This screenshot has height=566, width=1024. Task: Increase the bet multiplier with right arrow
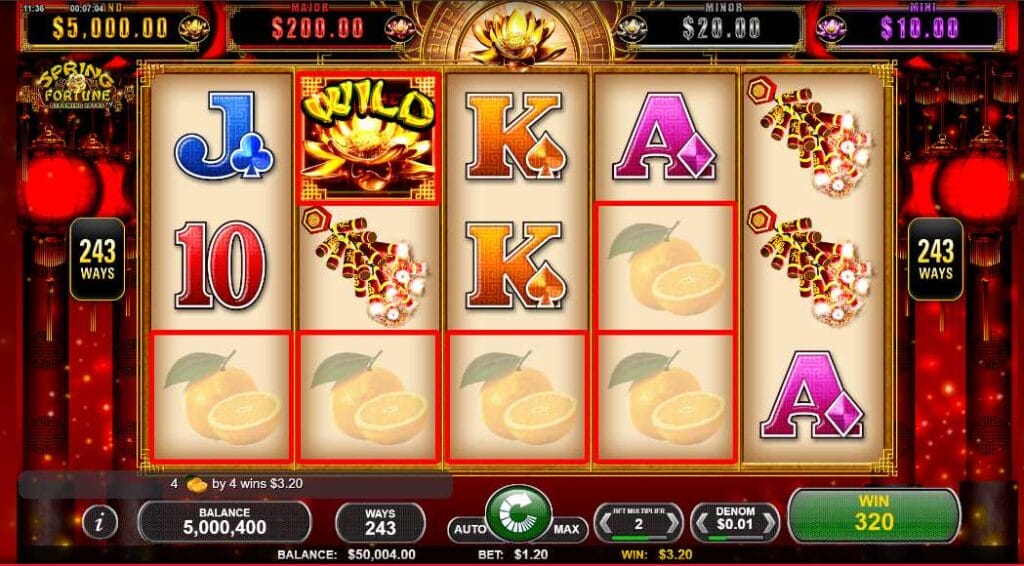675,522
